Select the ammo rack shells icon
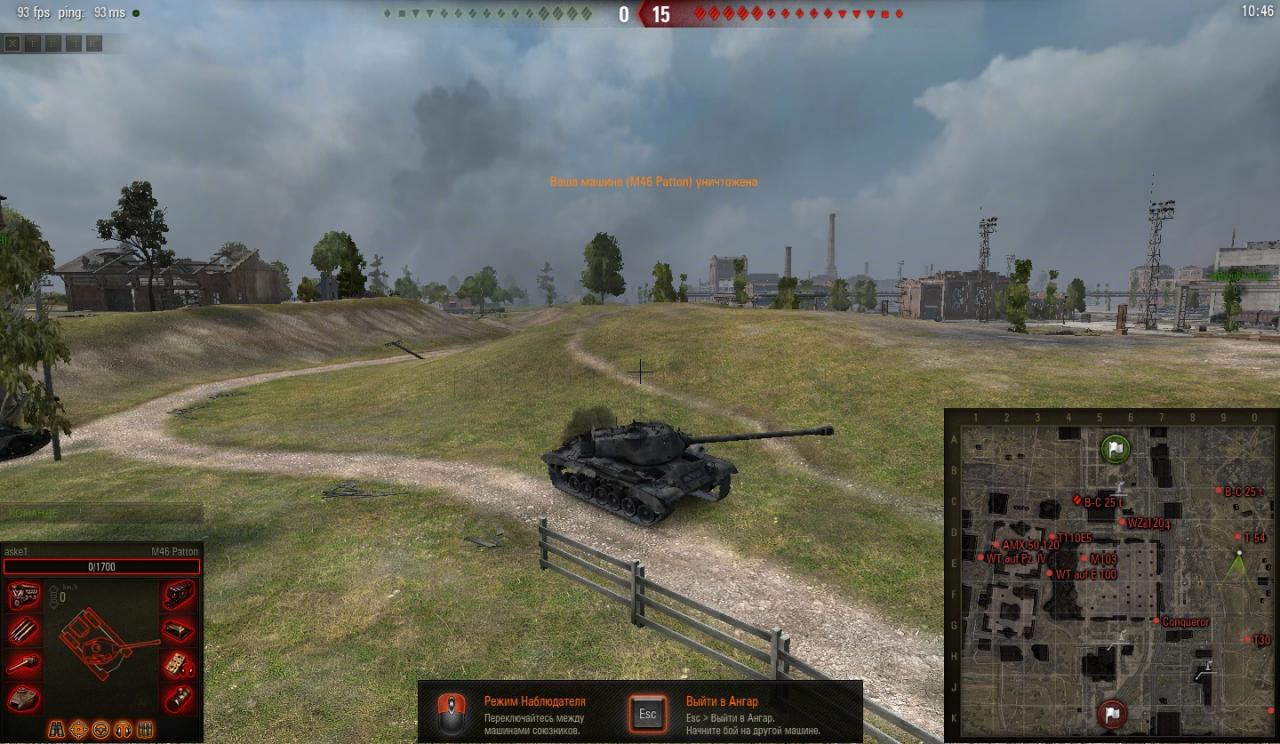This screenshot has height=744, width=1280. pyautogui.click(x=24, y=630)
